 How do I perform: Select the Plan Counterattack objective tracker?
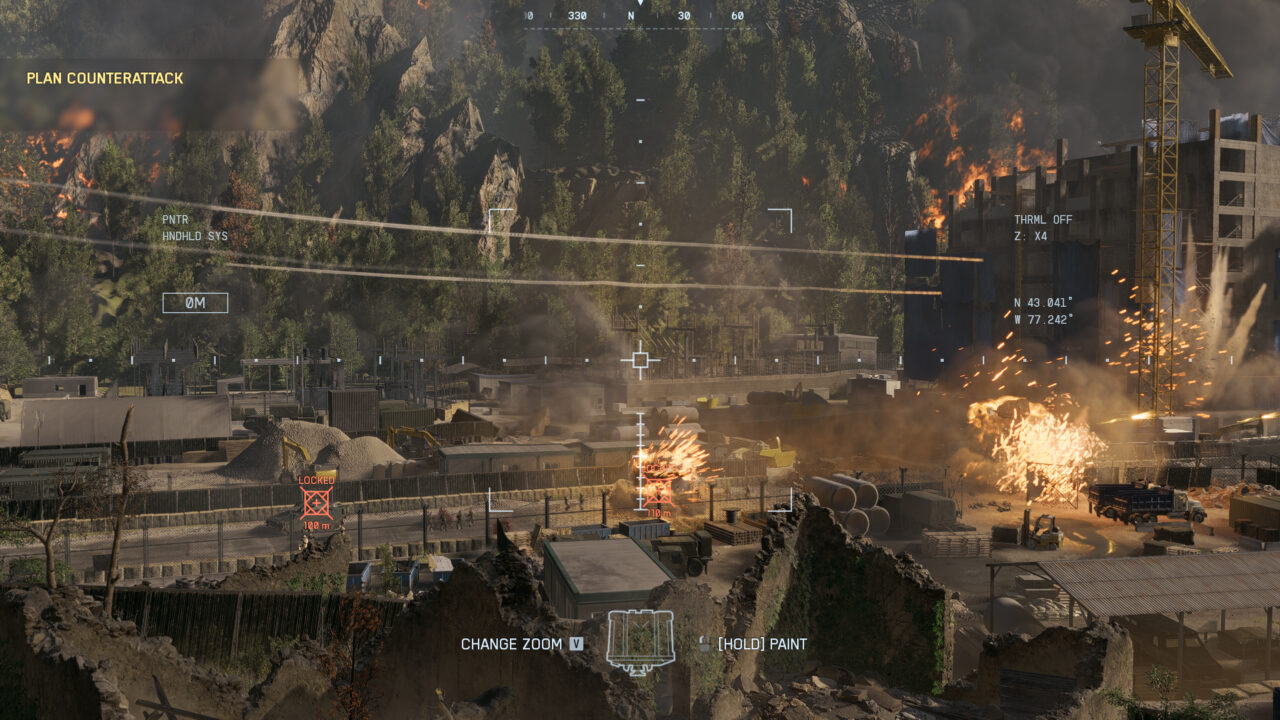tap(105, 78)
